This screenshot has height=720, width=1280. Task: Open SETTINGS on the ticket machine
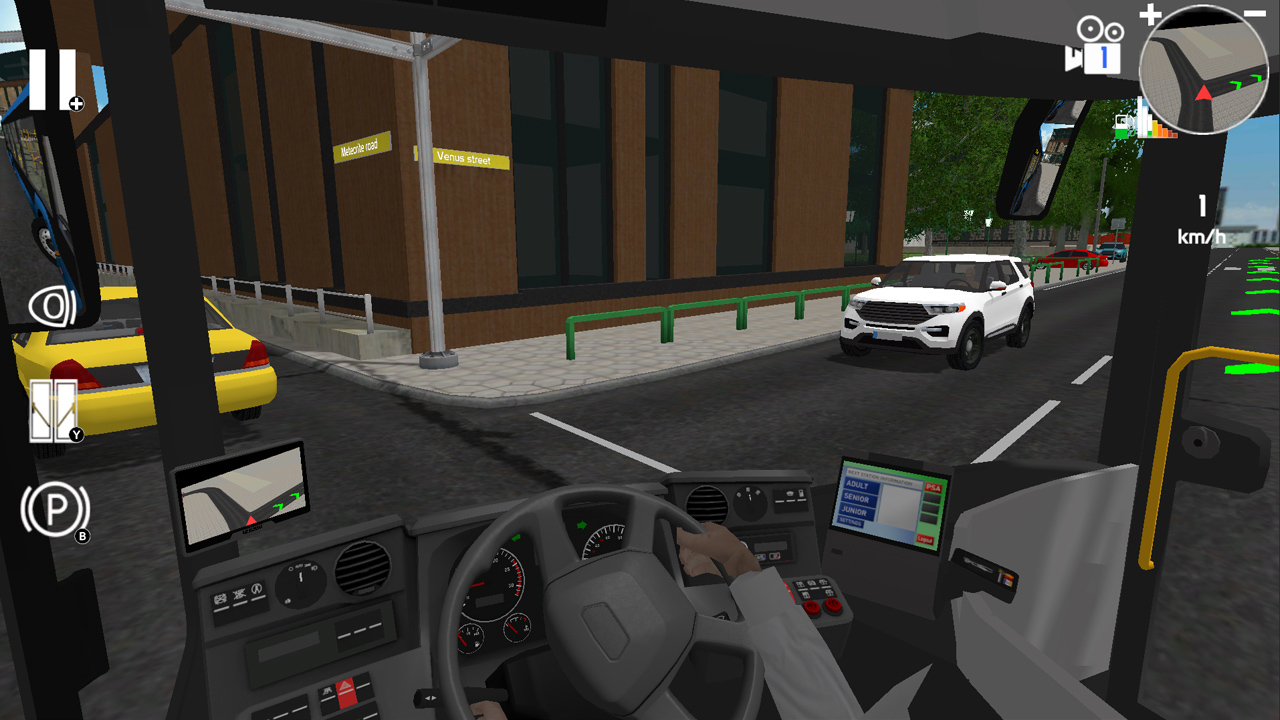850,522
